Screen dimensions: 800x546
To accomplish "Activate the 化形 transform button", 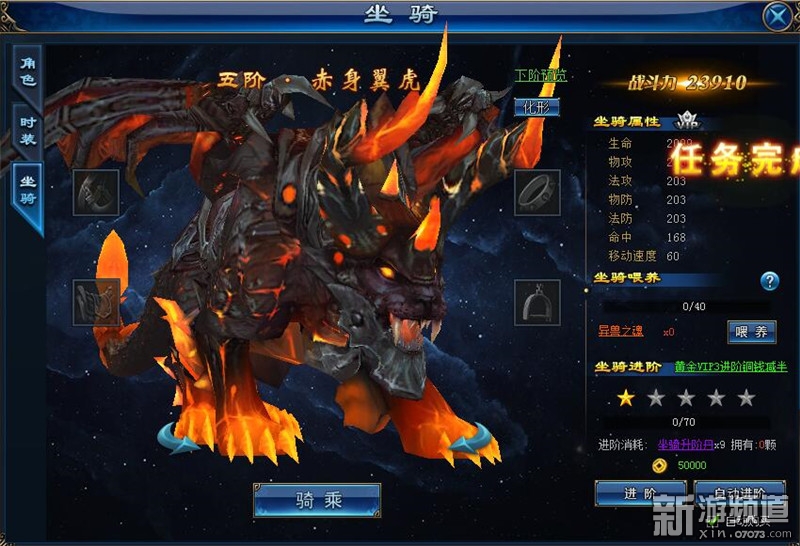I will coord(537,108).
